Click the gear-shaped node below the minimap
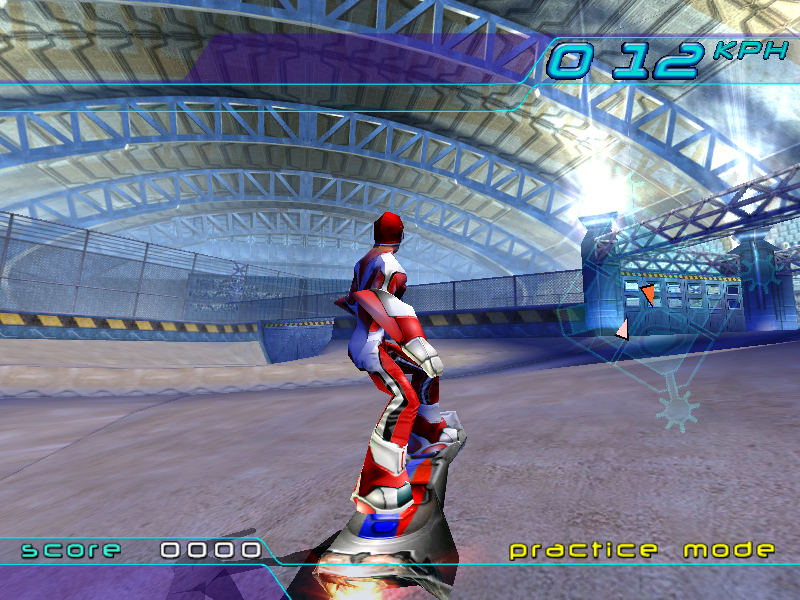Screen dimensions: 800x600 click(675, 410)
